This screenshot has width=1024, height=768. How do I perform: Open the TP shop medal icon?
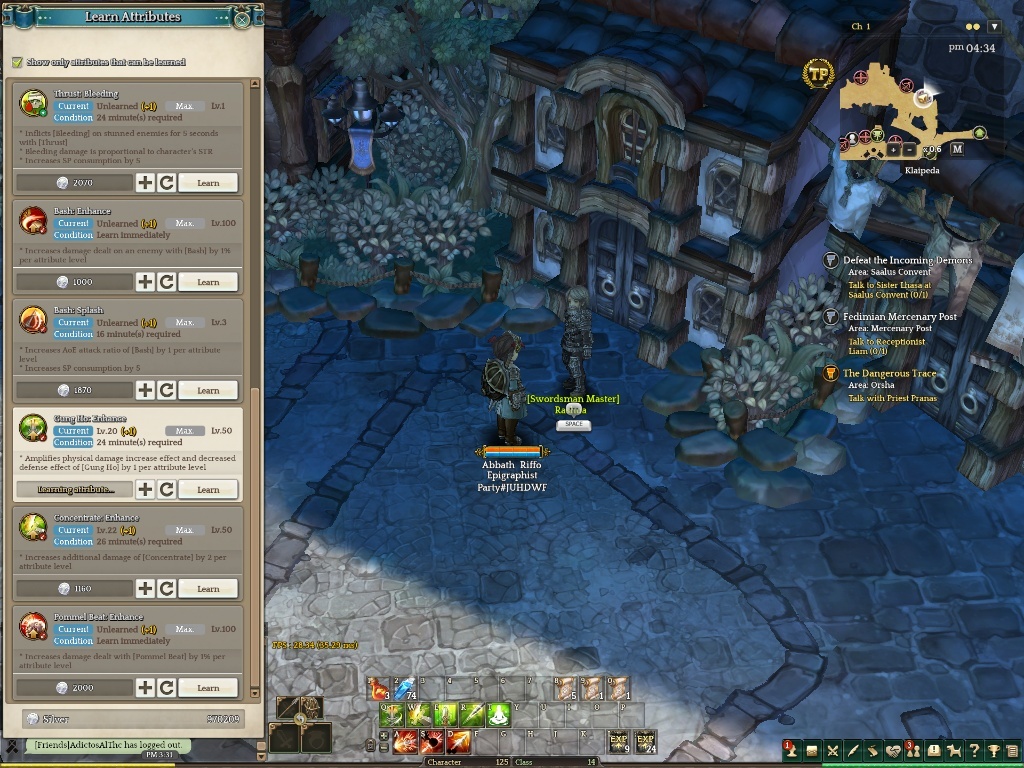click(819, 72)
